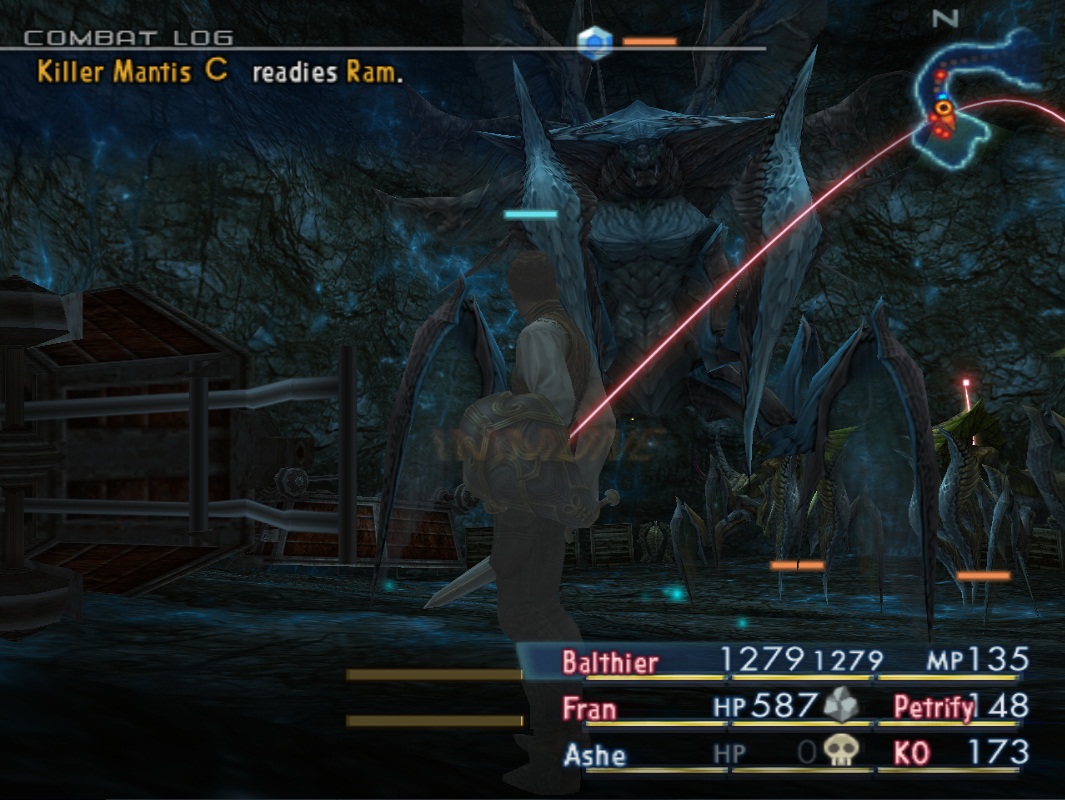
Task: Select Balthier in the party list
Action: (x=610, y=662)
